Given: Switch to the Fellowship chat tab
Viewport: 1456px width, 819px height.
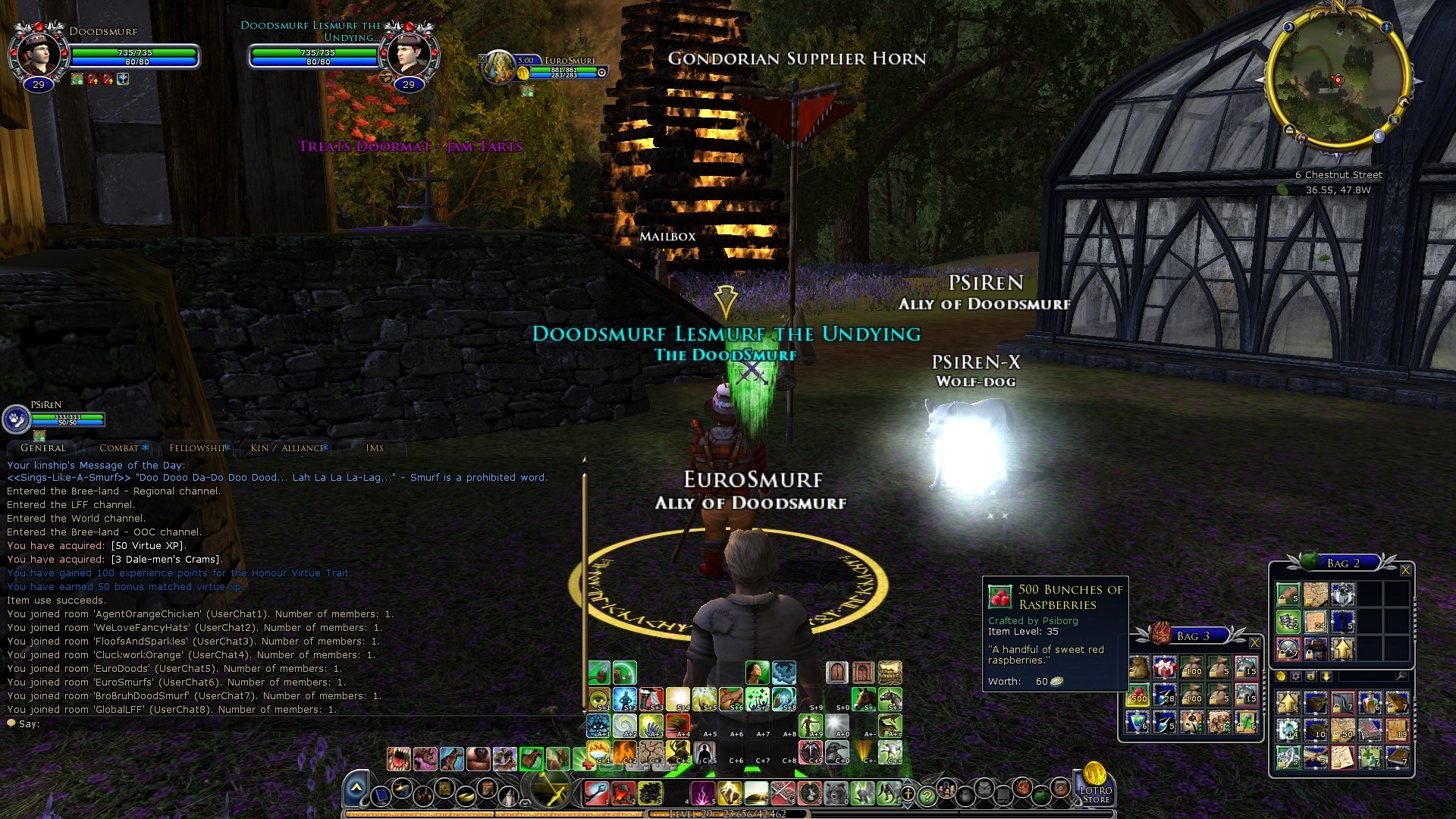Looking at the screenshot, I should [197, 448].
